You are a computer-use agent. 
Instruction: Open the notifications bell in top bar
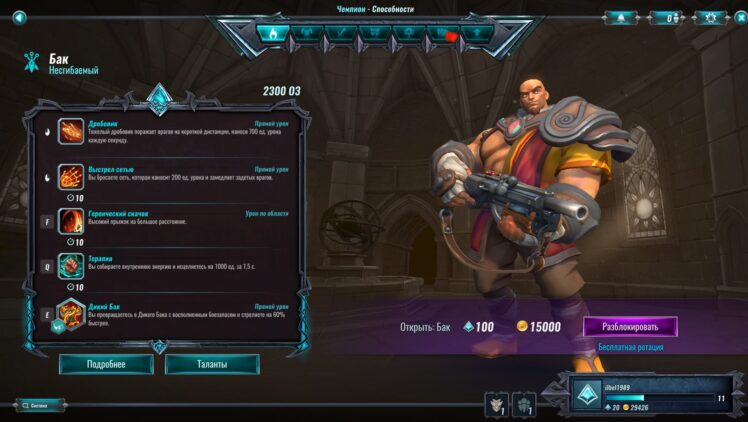point(620,17)
